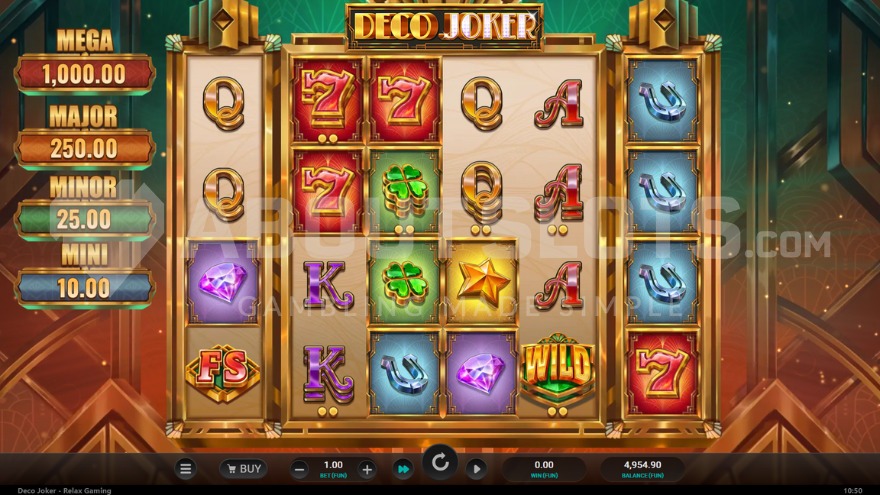
Task: Open the hamburger menu
Action: click(185, 468)
